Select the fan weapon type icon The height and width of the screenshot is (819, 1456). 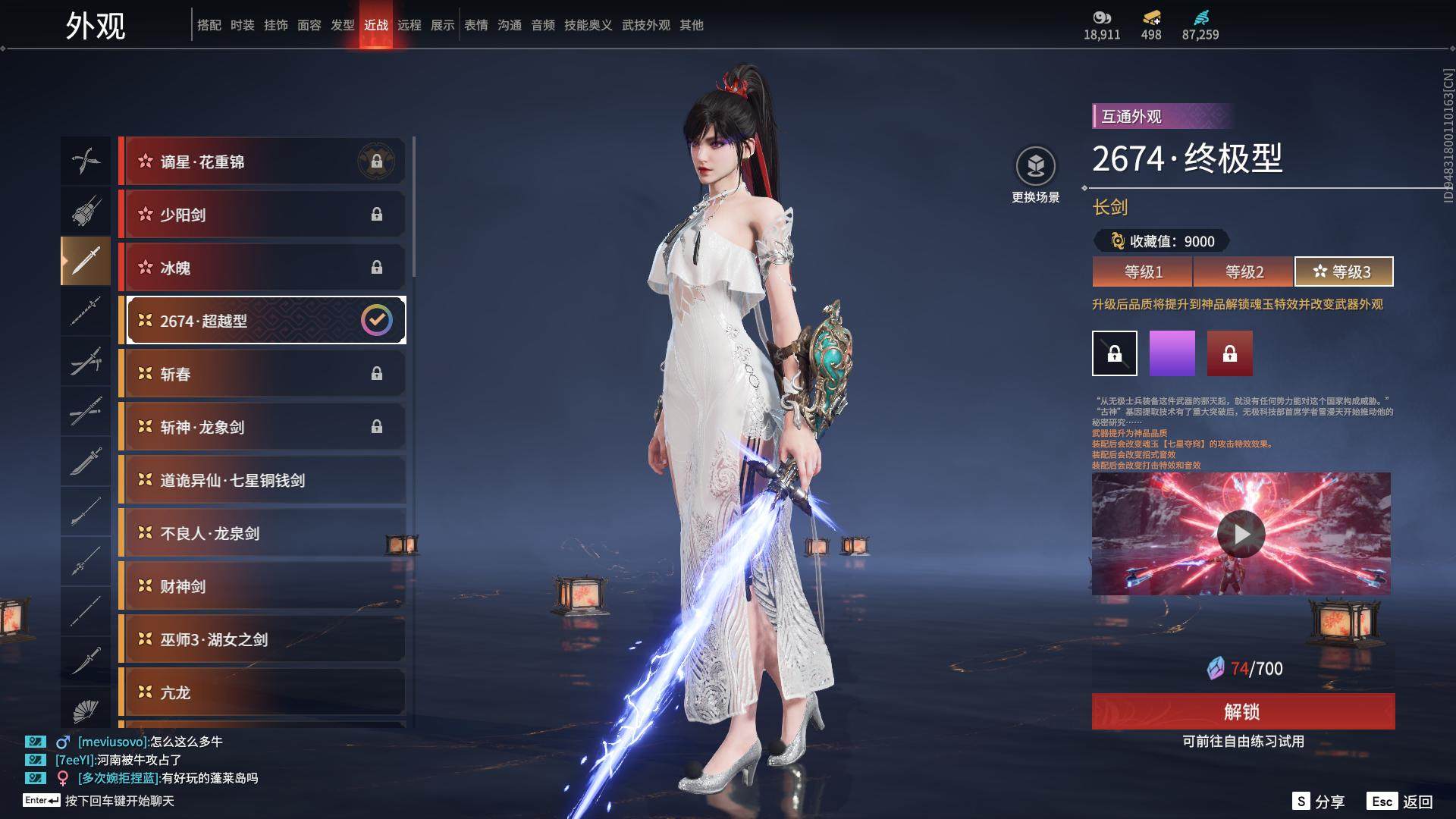click(86, 710)
